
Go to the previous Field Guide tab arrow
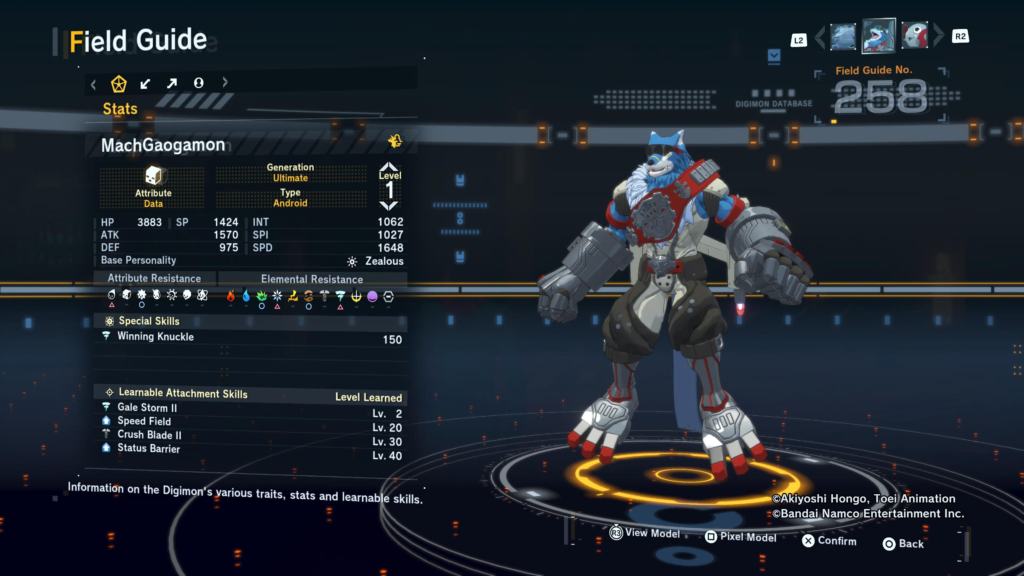click(94, 83)
